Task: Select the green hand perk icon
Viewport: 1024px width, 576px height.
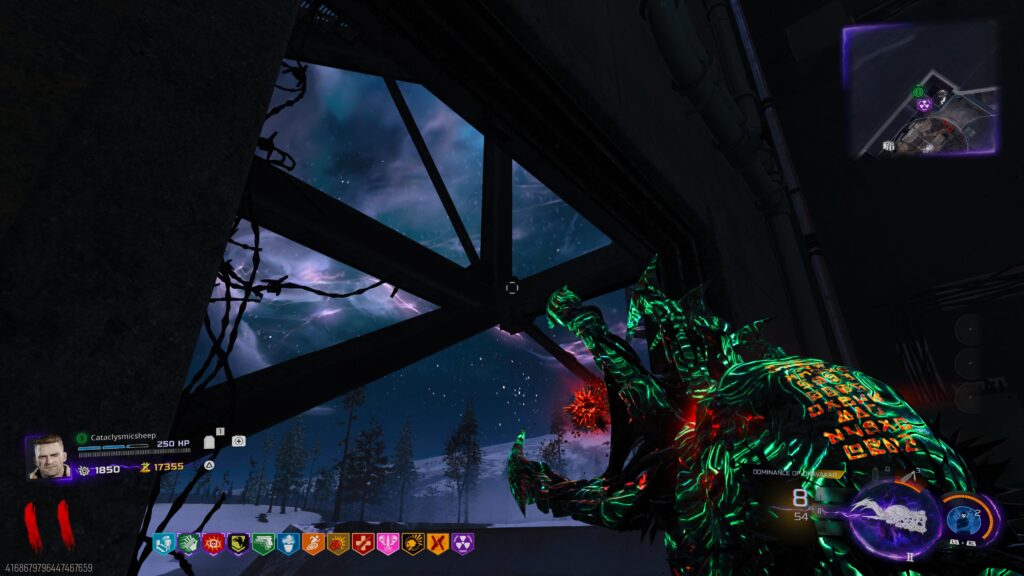Action: (x=189, y=543)
